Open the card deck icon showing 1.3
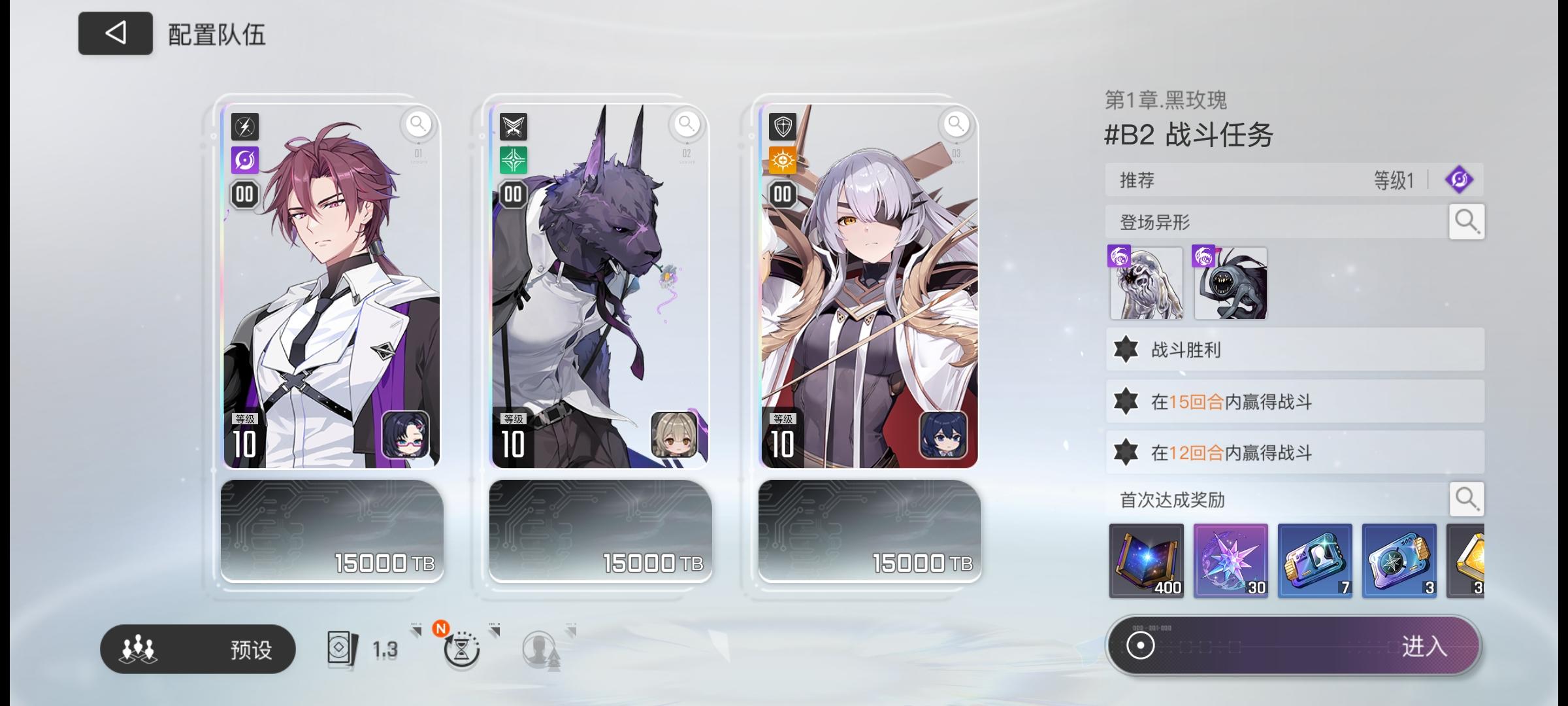This screenshot has height=706, width=1568. [343, 647]
